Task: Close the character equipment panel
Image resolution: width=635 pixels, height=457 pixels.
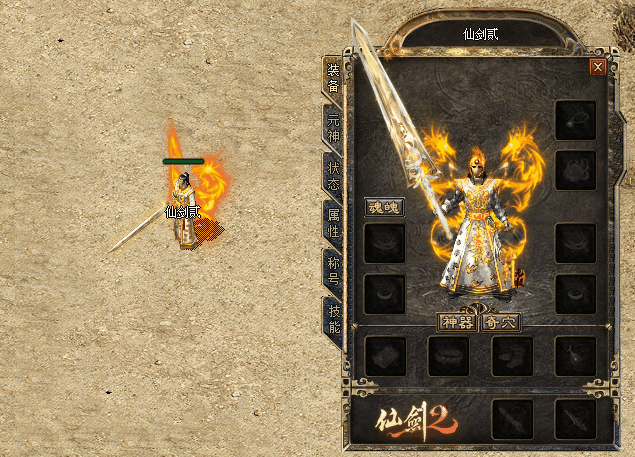Action: click(598, 67)
